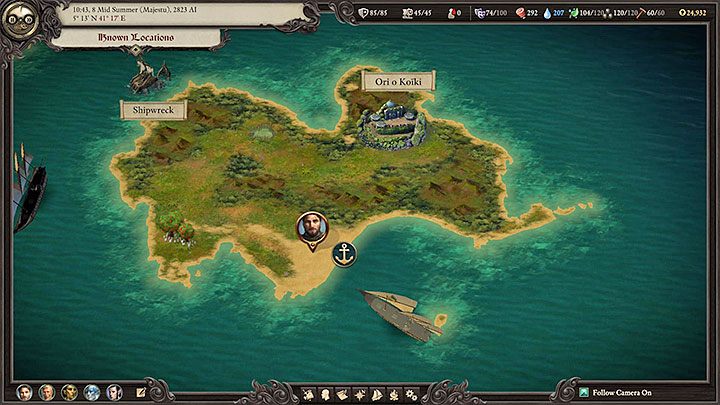Select the bearded captain party marker
The image size is (720, 405).
(312, 229)
